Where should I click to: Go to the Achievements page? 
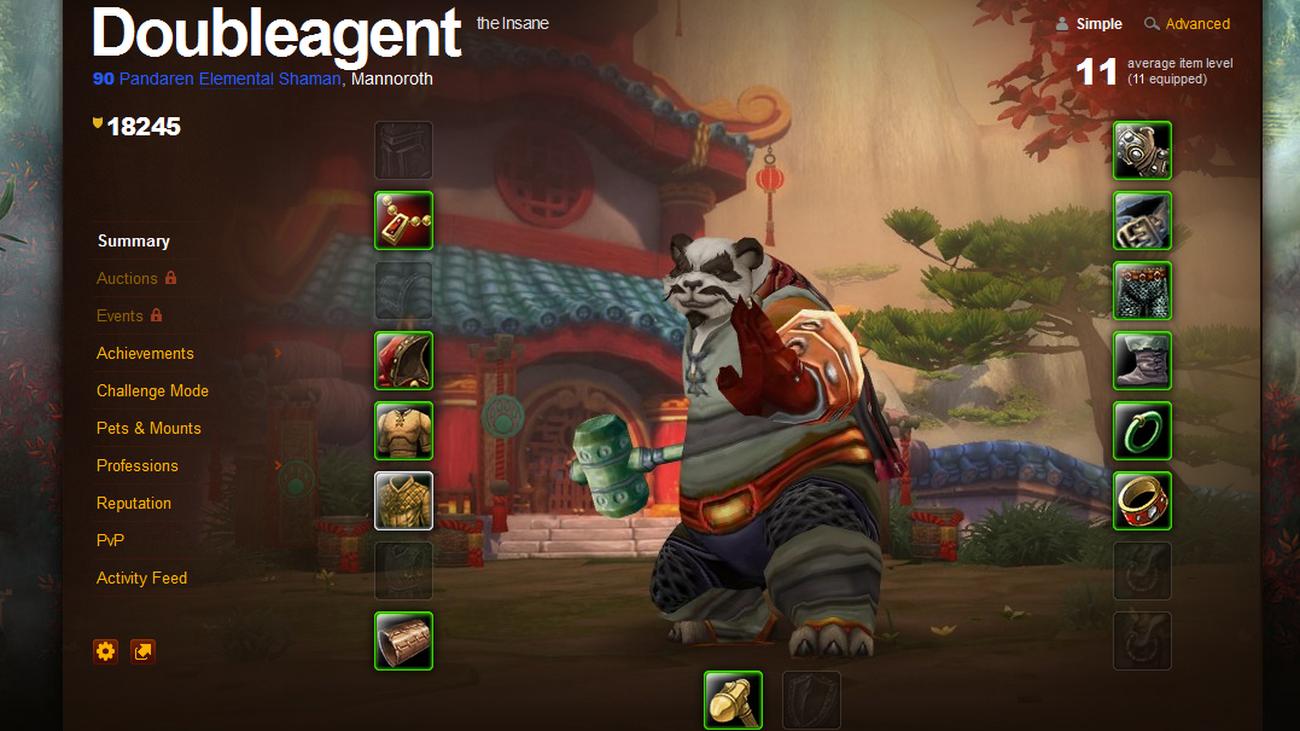(145, 353)
